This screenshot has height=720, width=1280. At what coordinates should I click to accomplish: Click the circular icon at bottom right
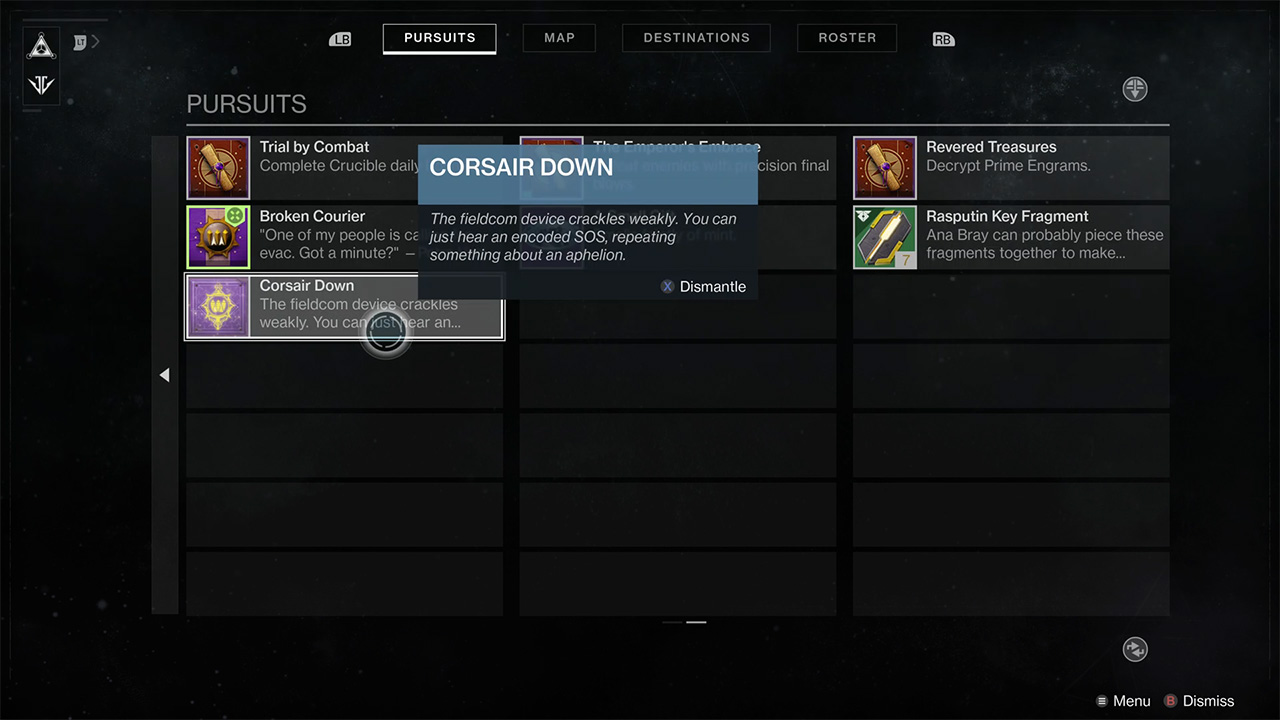click(1135, 649)
